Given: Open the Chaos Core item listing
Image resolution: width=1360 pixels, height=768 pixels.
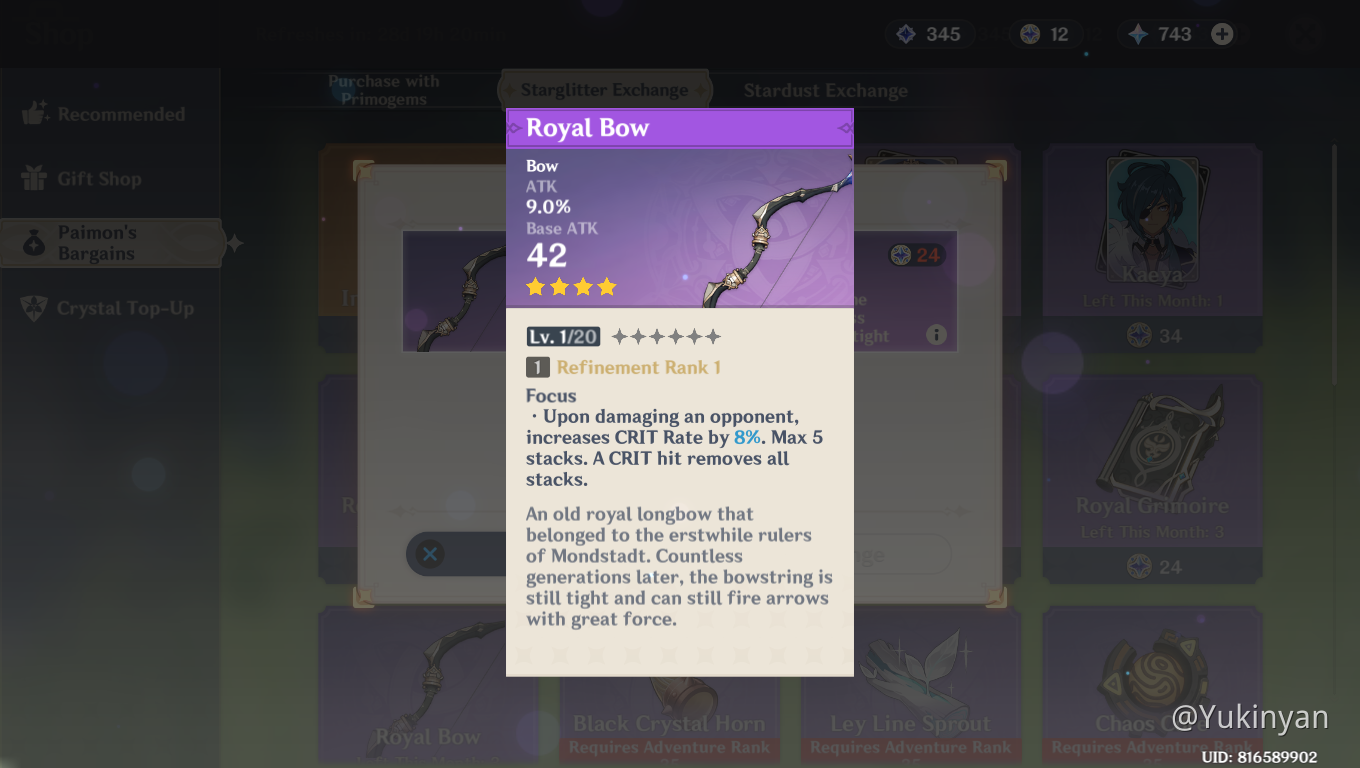Looking at the screenshot, I should tap(1151, 690).
